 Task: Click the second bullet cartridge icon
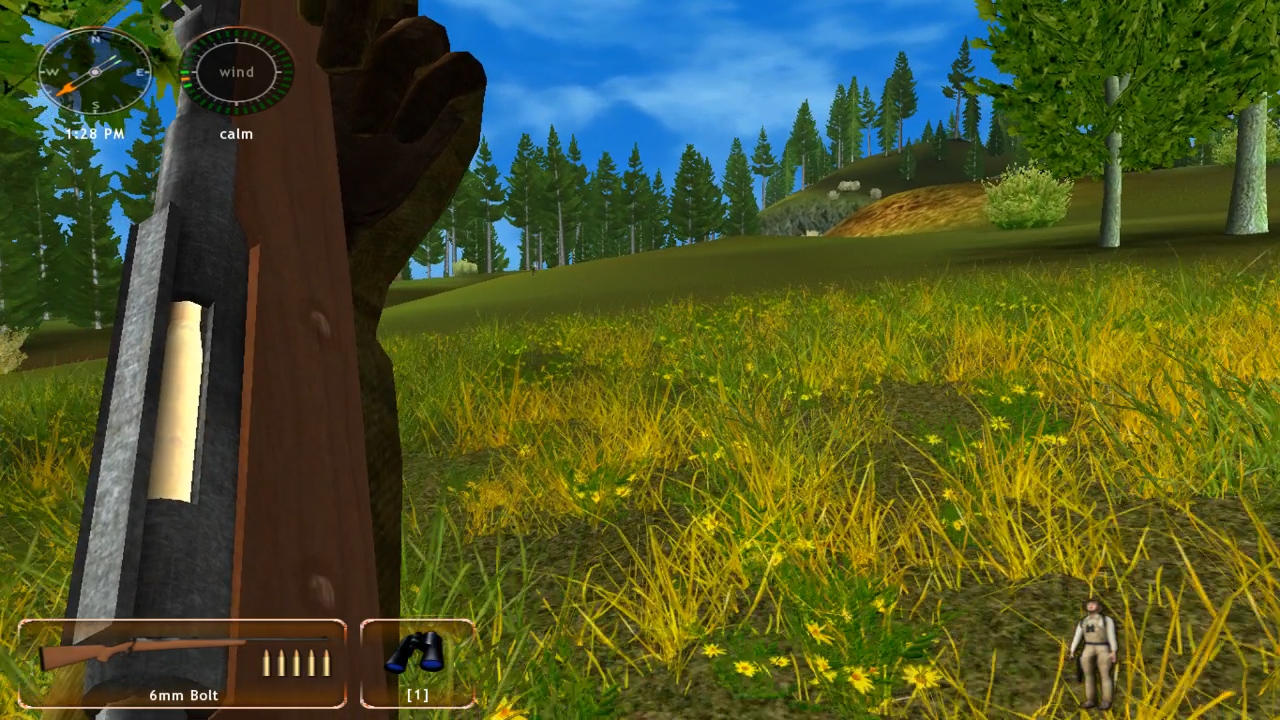coord(281,662)
